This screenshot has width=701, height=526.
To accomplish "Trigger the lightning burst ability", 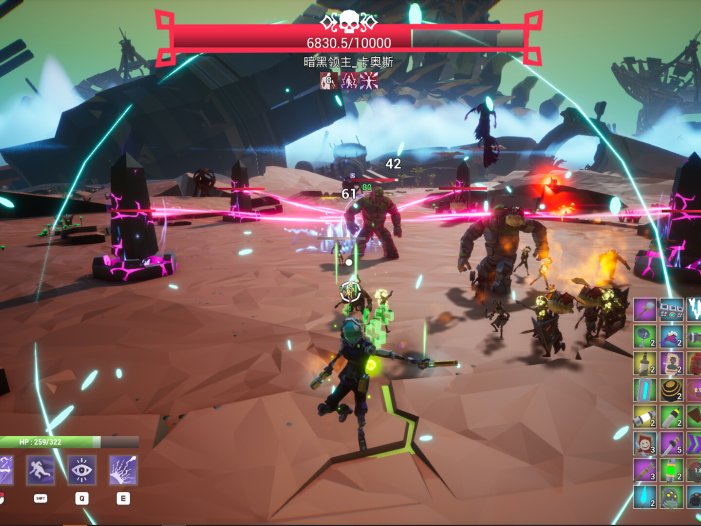I will pos(123,469).
